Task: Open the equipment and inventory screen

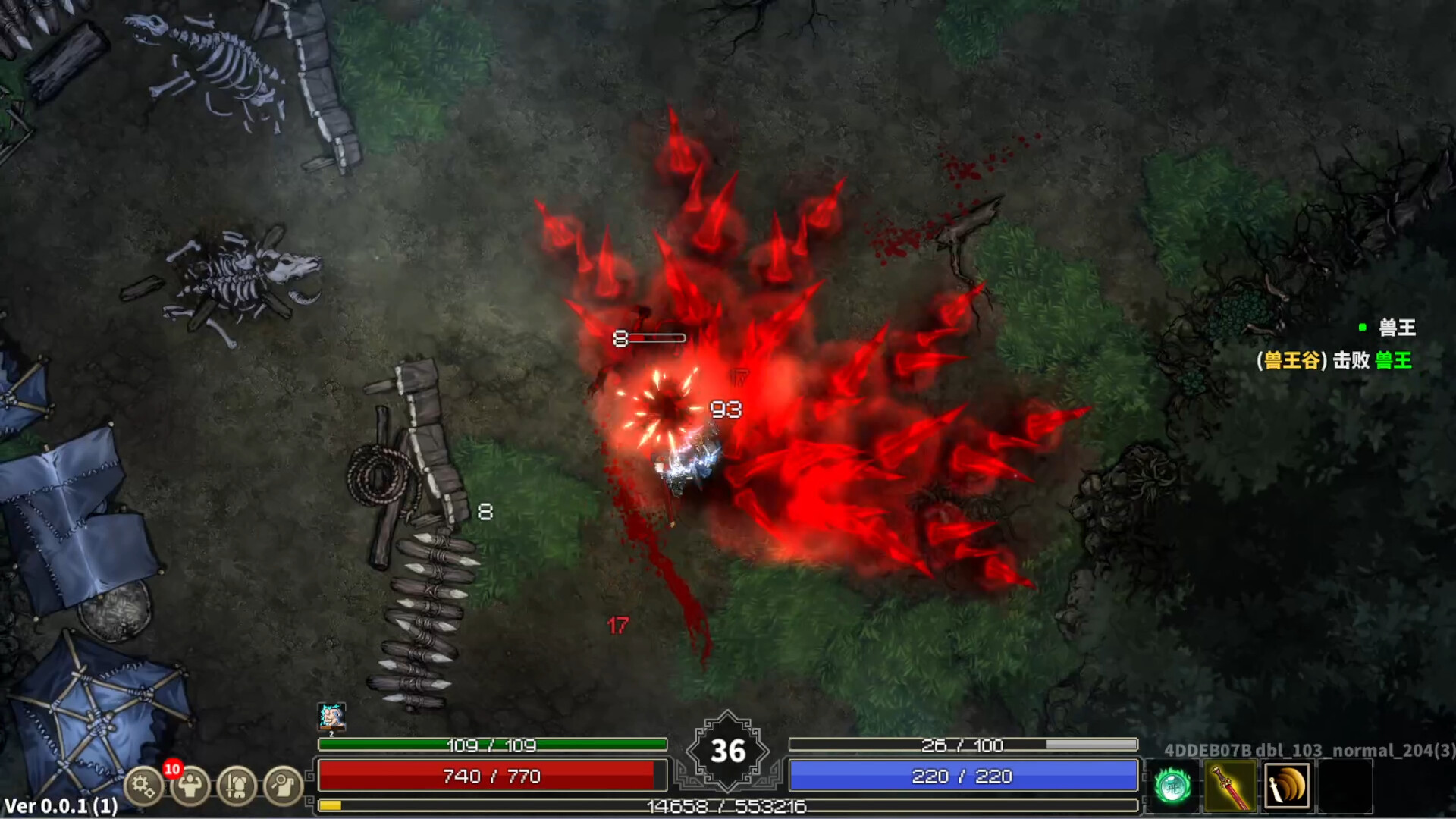Action: click(x=238, y=786)
